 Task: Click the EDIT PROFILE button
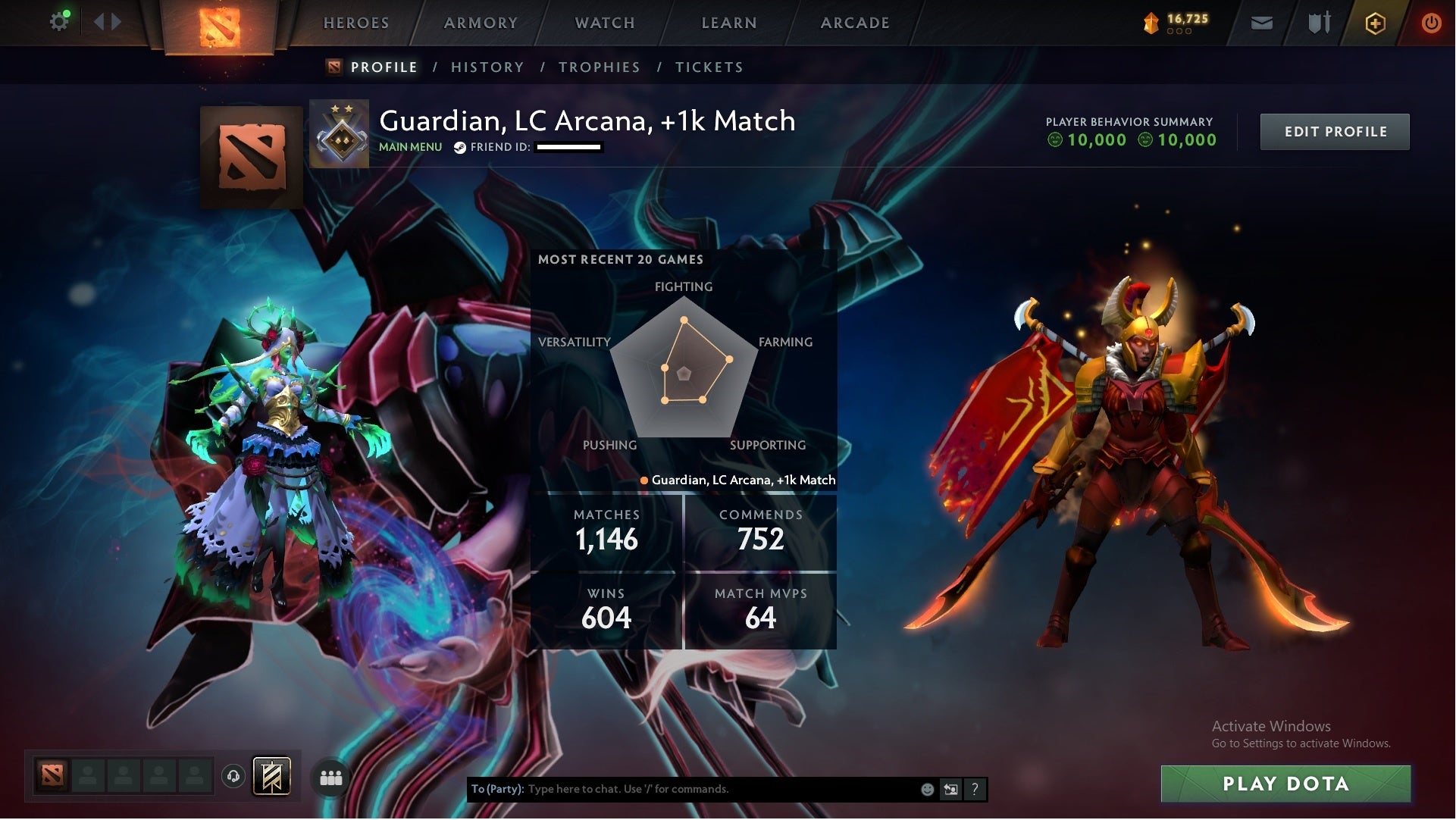(x=1335, y=131)
